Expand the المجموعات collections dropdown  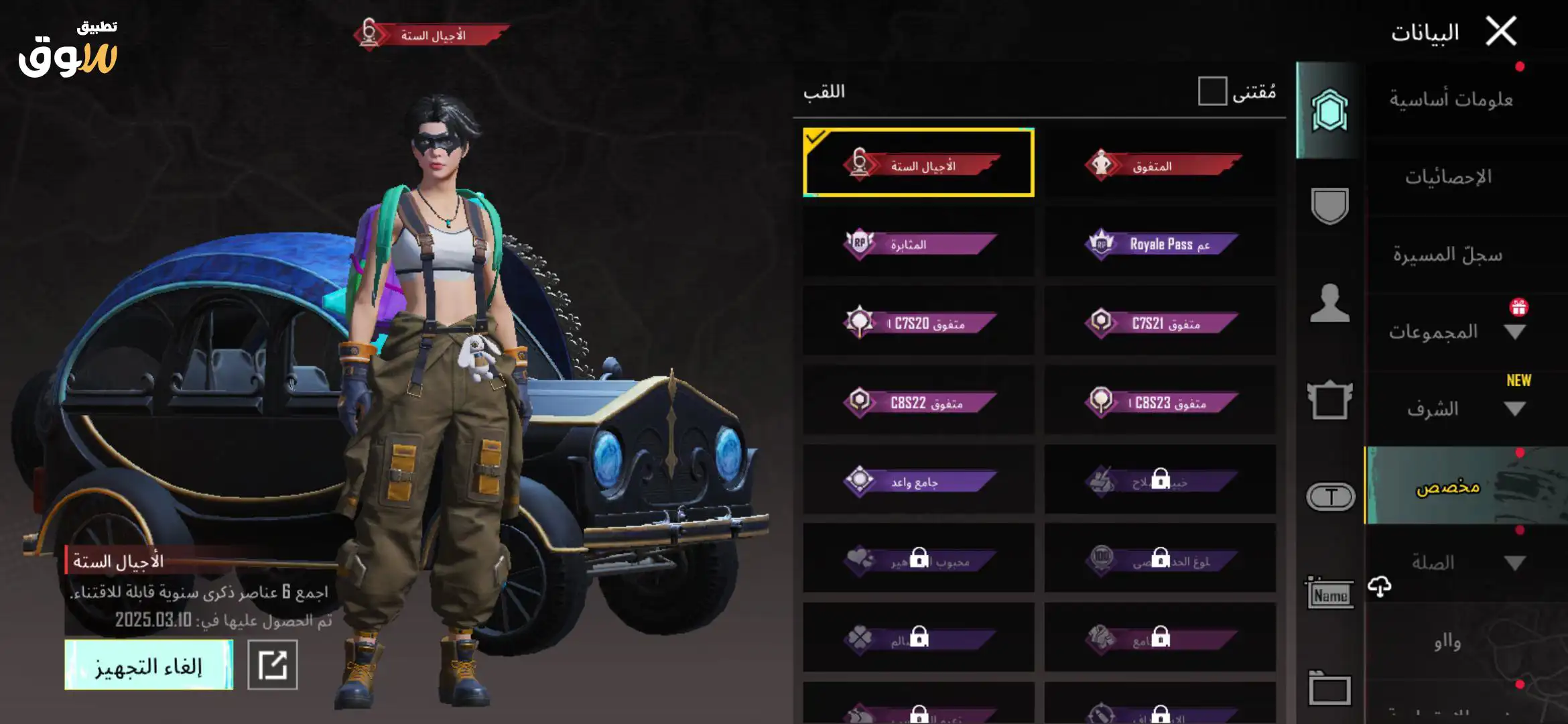pyautogui.click(x=1514, y=332)
